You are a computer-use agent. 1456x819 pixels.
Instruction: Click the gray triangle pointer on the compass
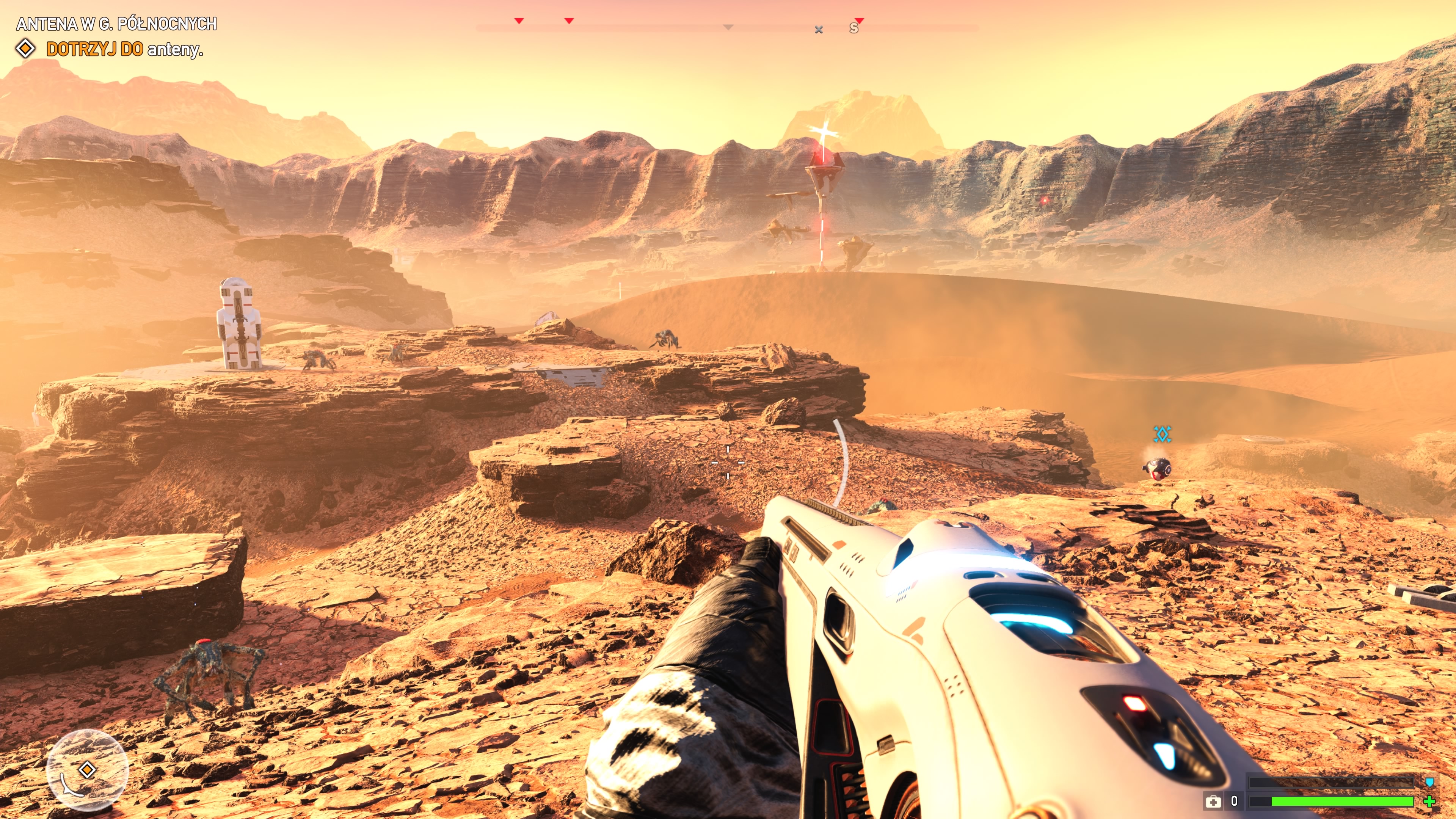pos(728,27)
